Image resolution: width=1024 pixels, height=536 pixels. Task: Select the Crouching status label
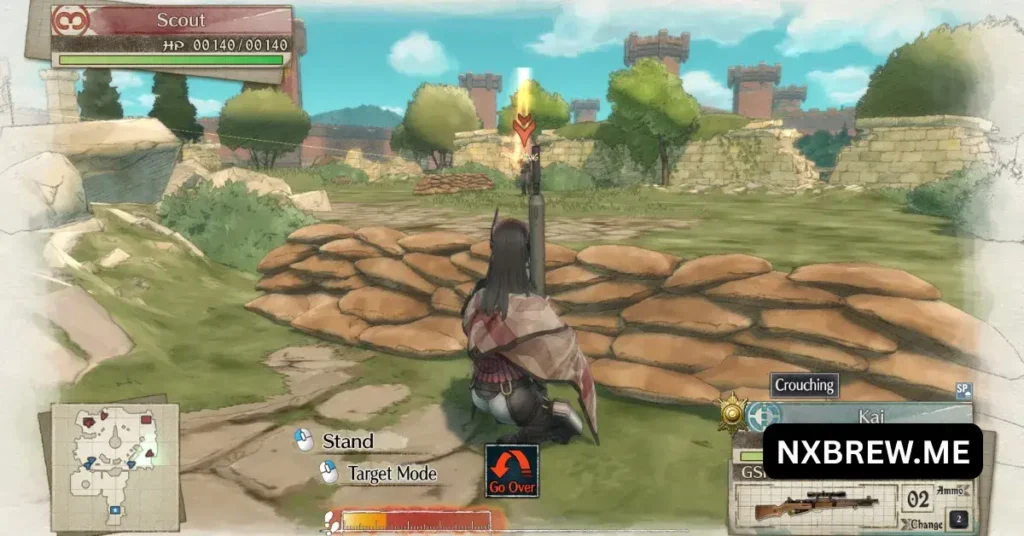point(805,385)
